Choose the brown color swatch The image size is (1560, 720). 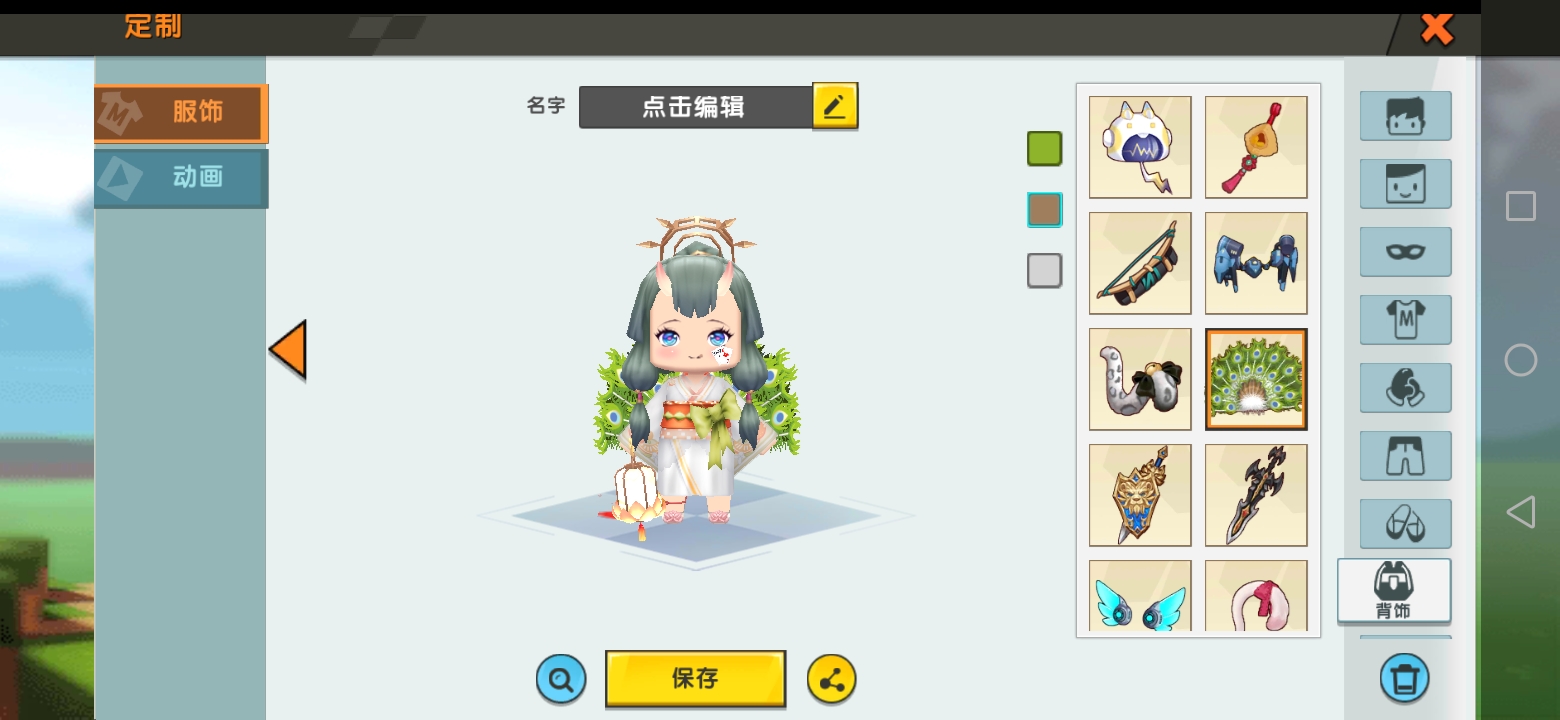coord(1044,210)
